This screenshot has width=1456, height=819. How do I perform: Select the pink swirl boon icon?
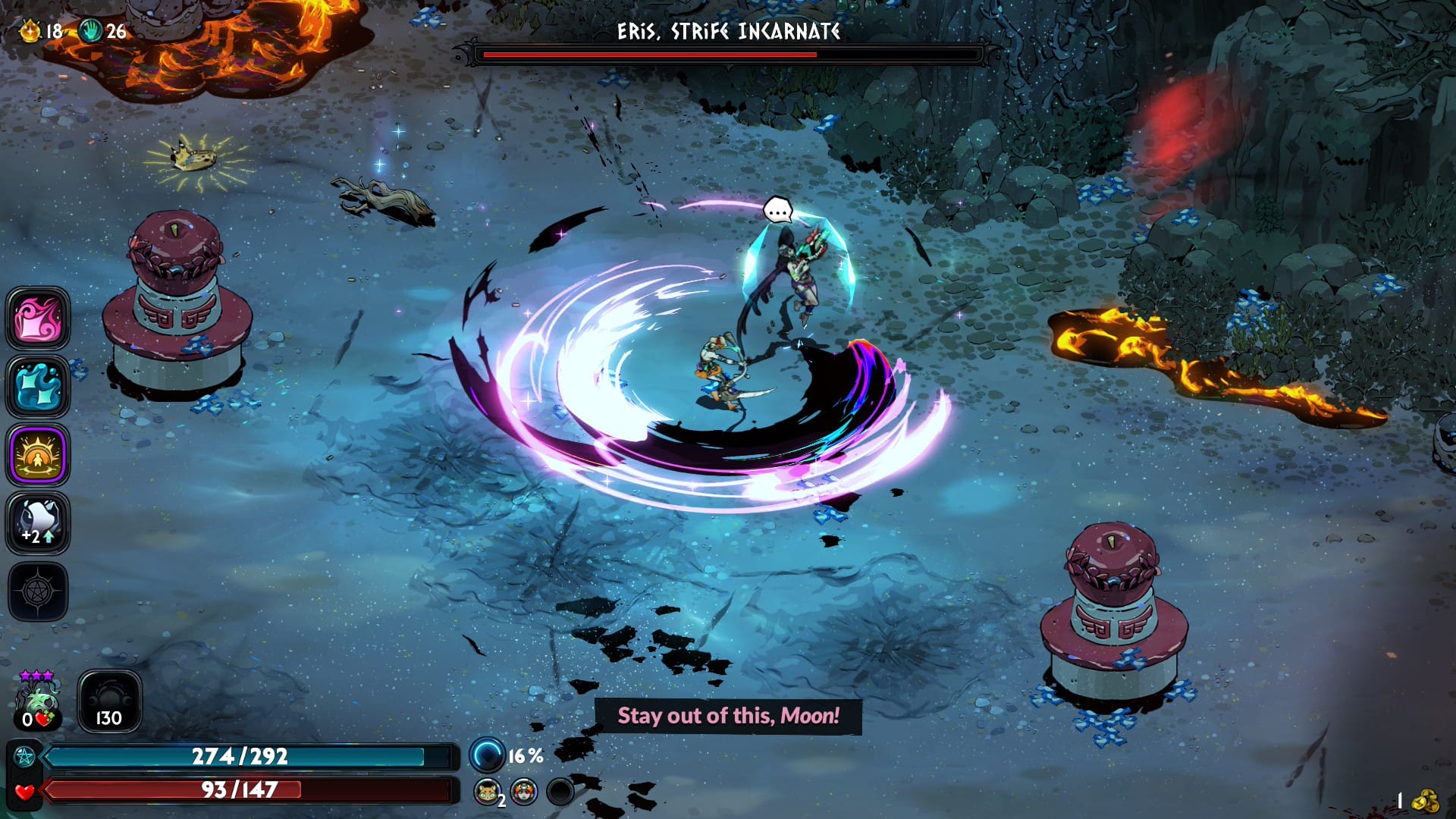pyautogui.click(x=38, y=318)
